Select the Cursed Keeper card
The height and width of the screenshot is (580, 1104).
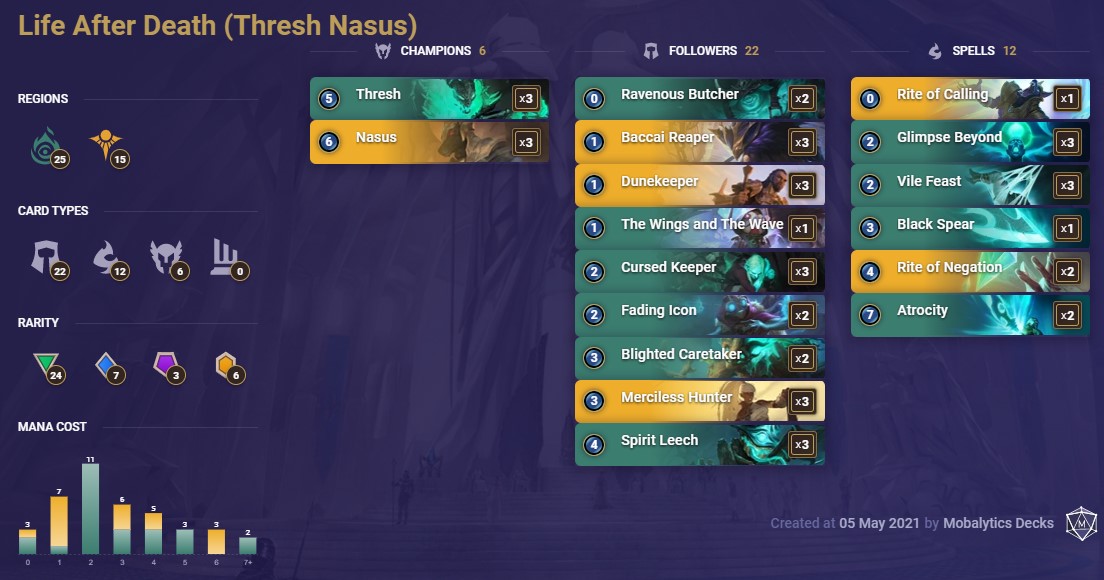[699, 271]
